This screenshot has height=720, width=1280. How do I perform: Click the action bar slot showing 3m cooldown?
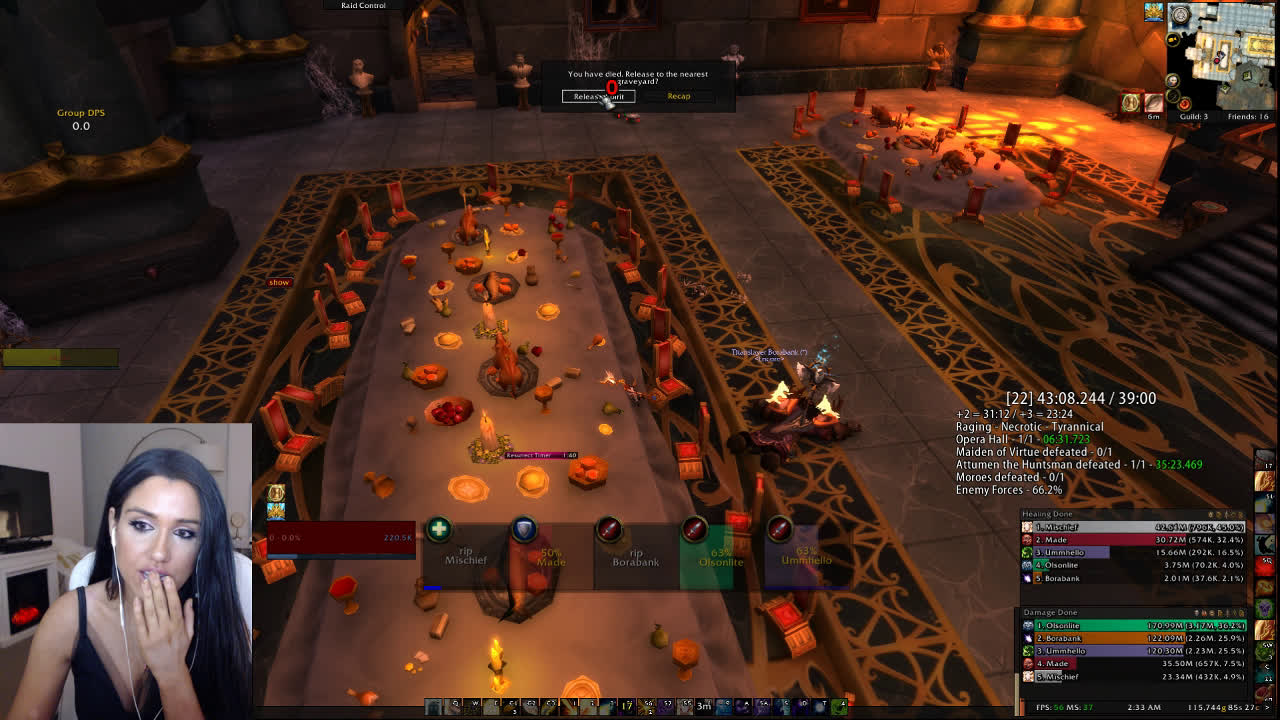click(704, 706)
